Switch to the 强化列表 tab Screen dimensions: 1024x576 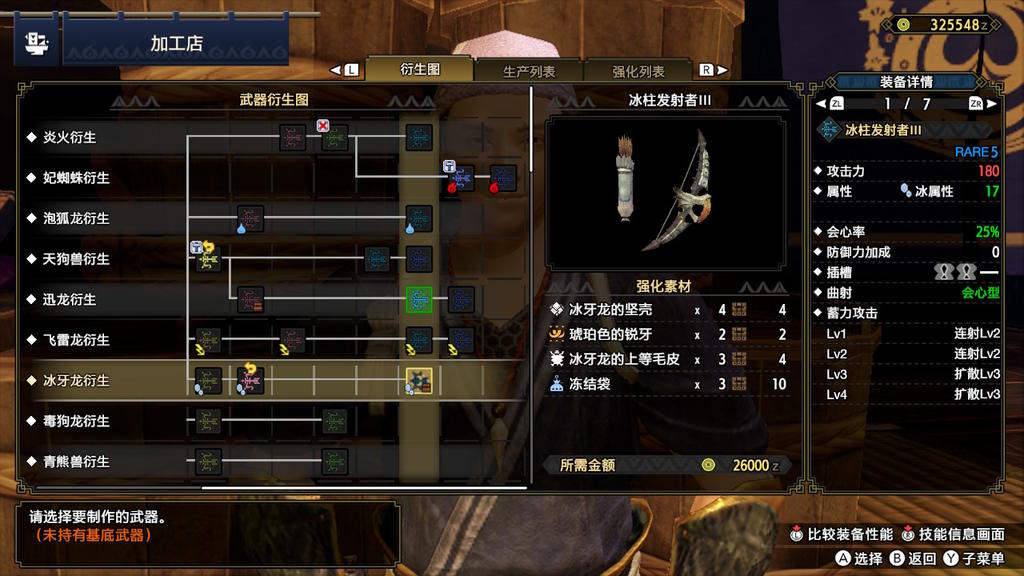tap(638, 71)
